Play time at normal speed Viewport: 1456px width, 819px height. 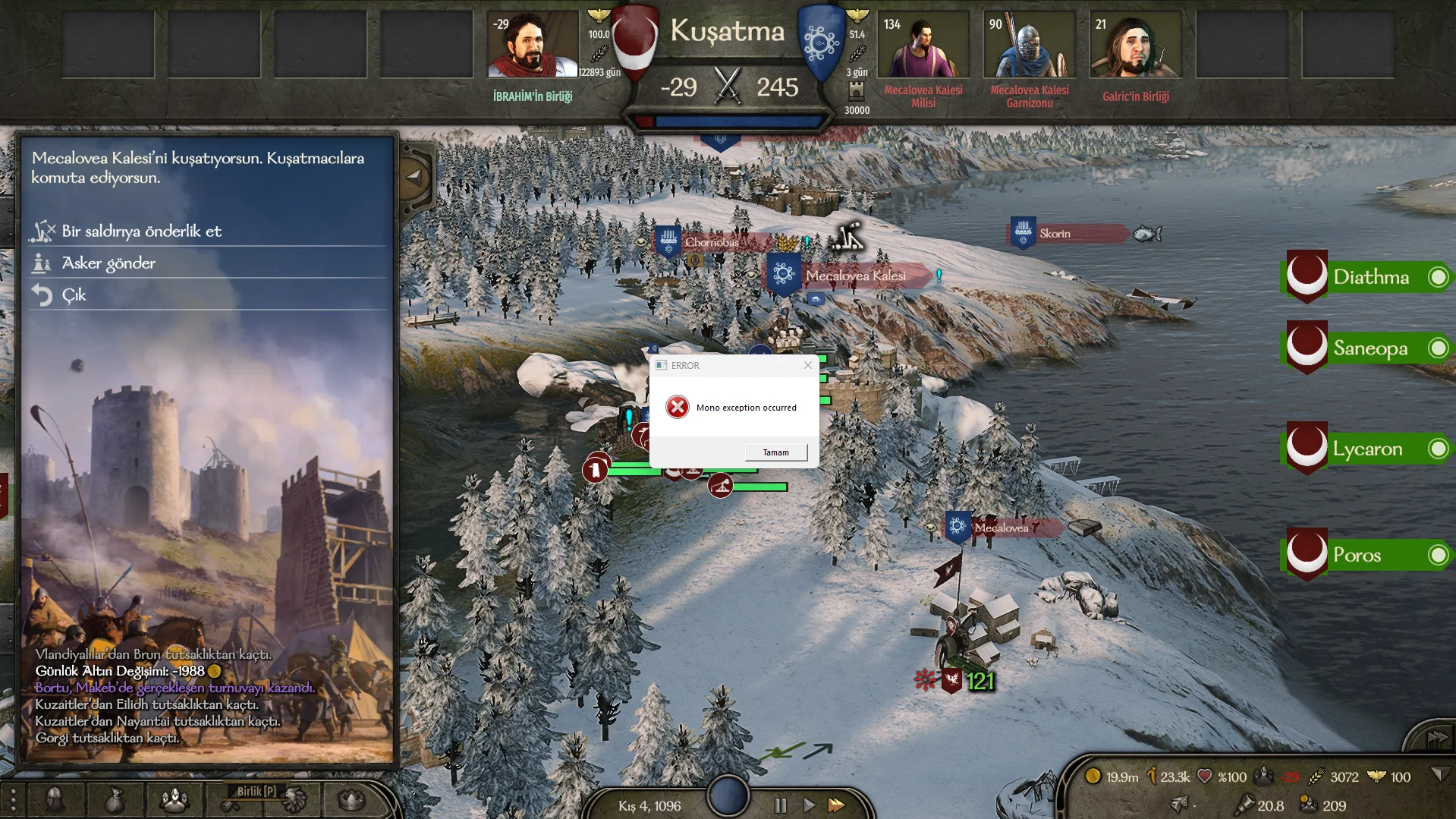pos(809,805)
